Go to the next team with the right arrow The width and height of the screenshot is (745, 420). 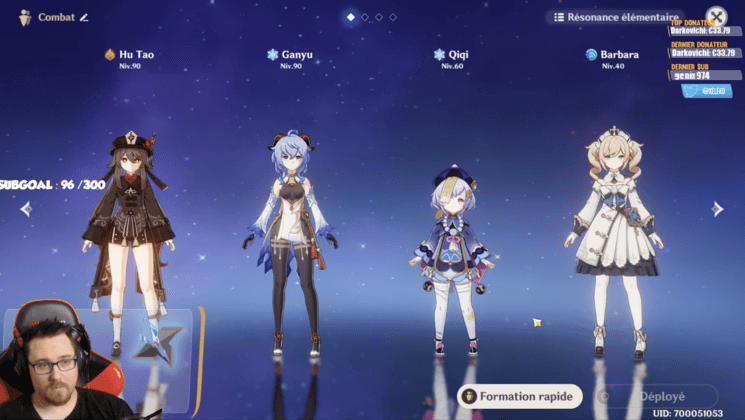pyautogui.click(x=717, y=209)
